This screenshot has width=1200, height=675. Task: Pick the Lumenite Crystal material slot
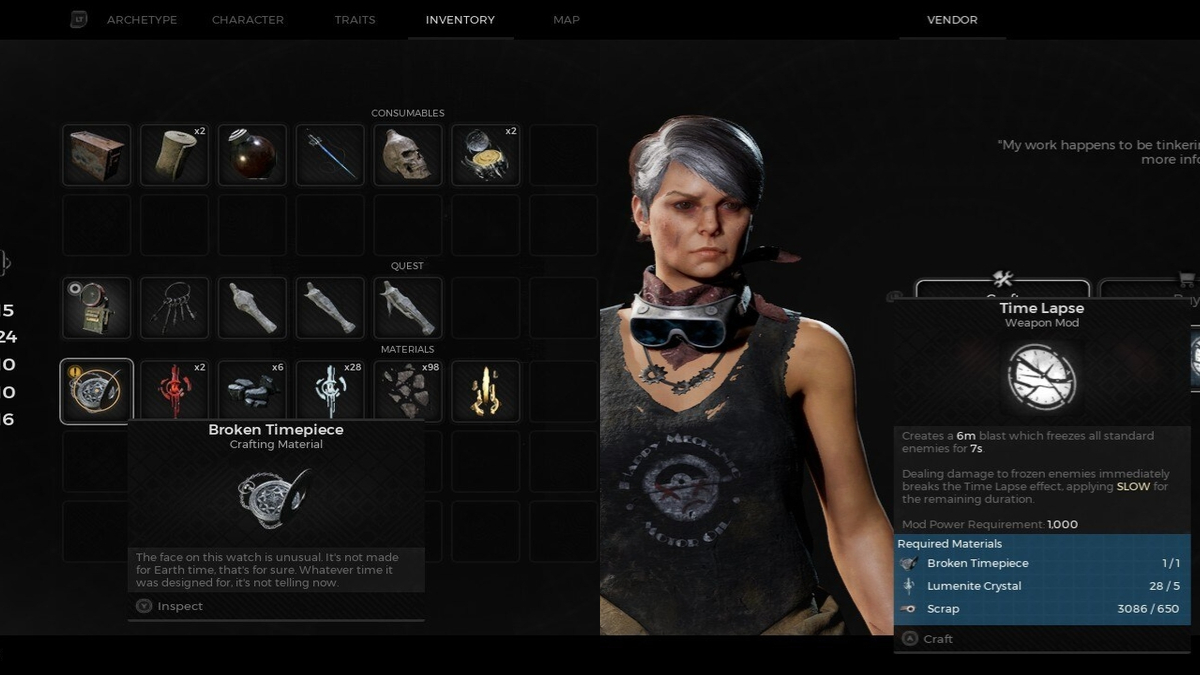click(330, 391)
